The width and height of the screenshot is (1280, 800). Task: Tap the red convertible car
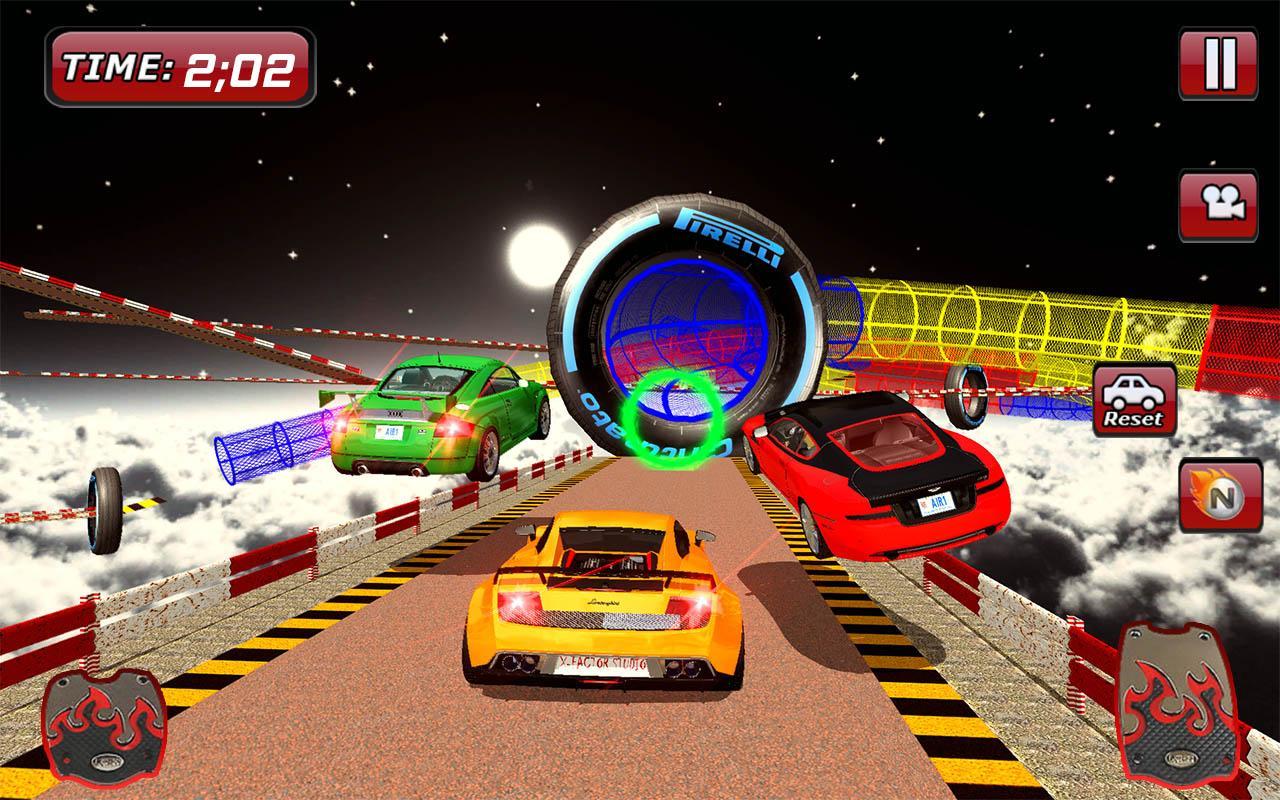point(880,480)
